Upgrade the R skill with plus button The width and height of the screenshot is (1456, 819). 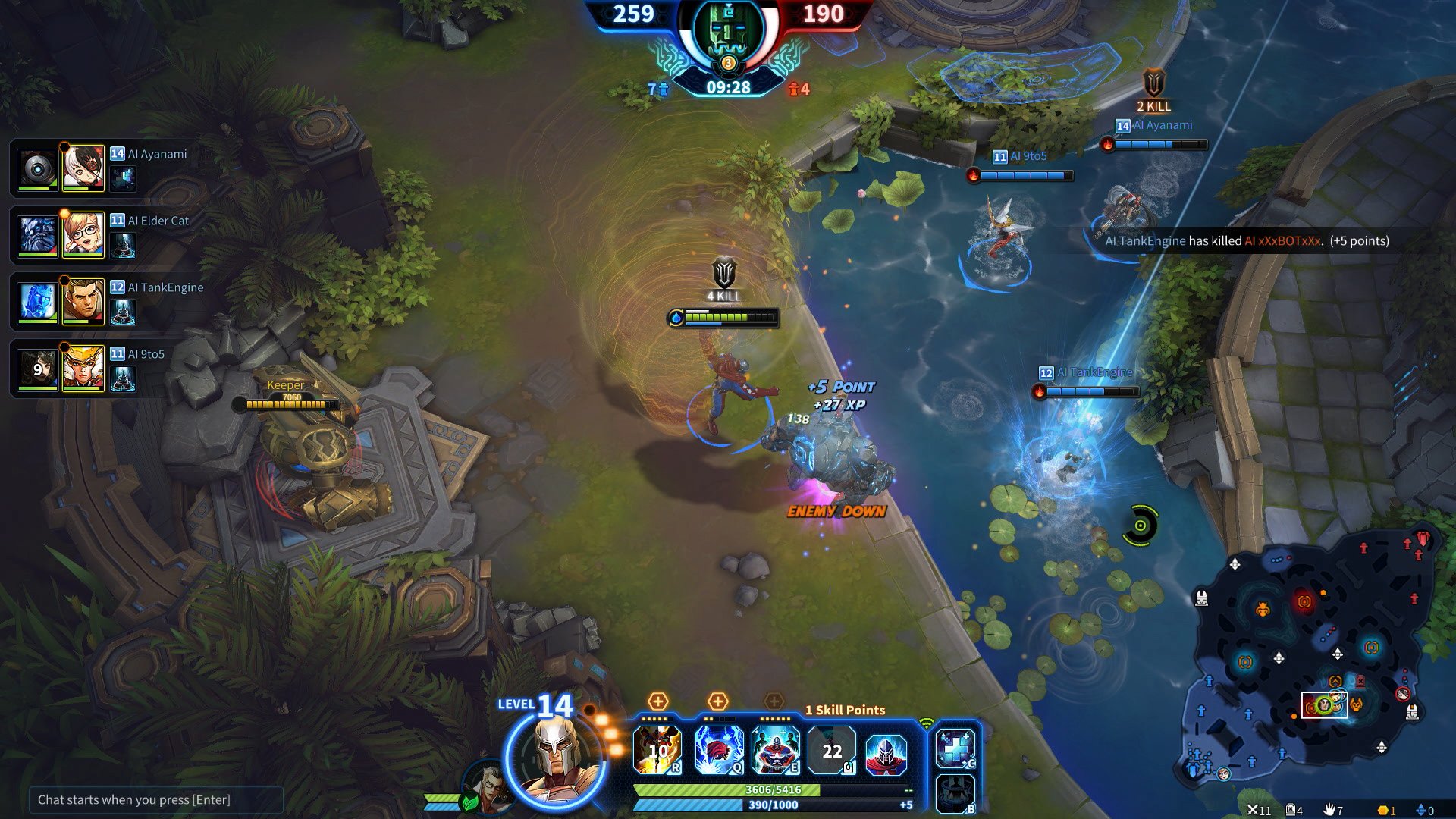657,701
